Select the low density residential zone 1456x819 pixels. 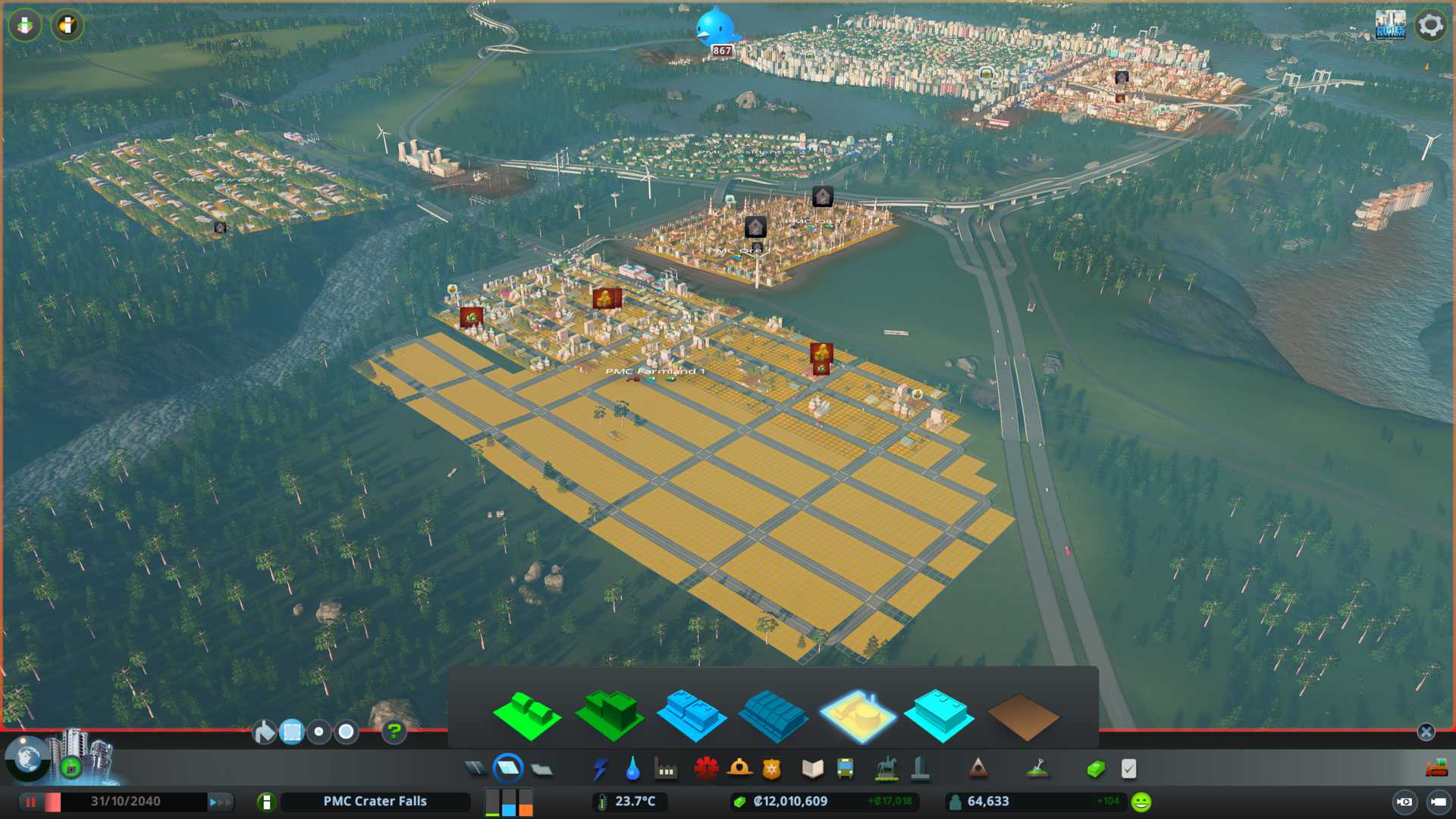coord(526,714)
